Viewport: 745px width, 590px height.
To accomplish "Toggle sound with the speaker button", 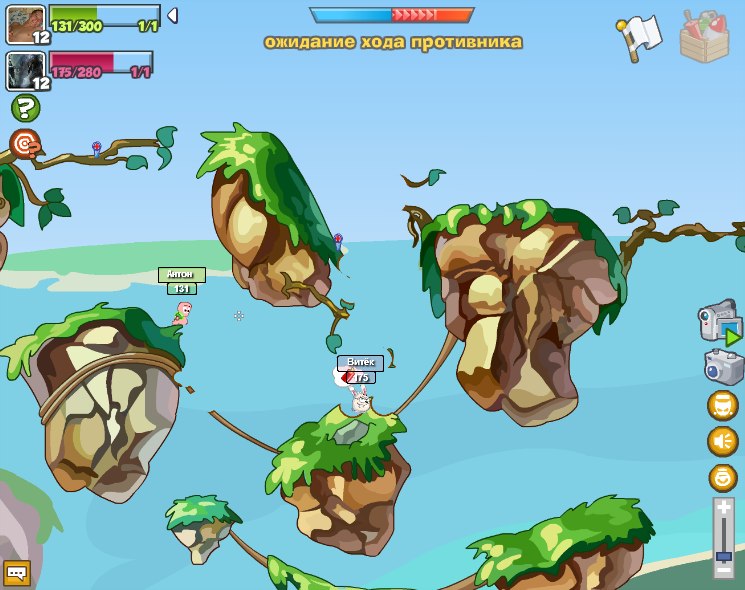I will click(x=722, y=441).
